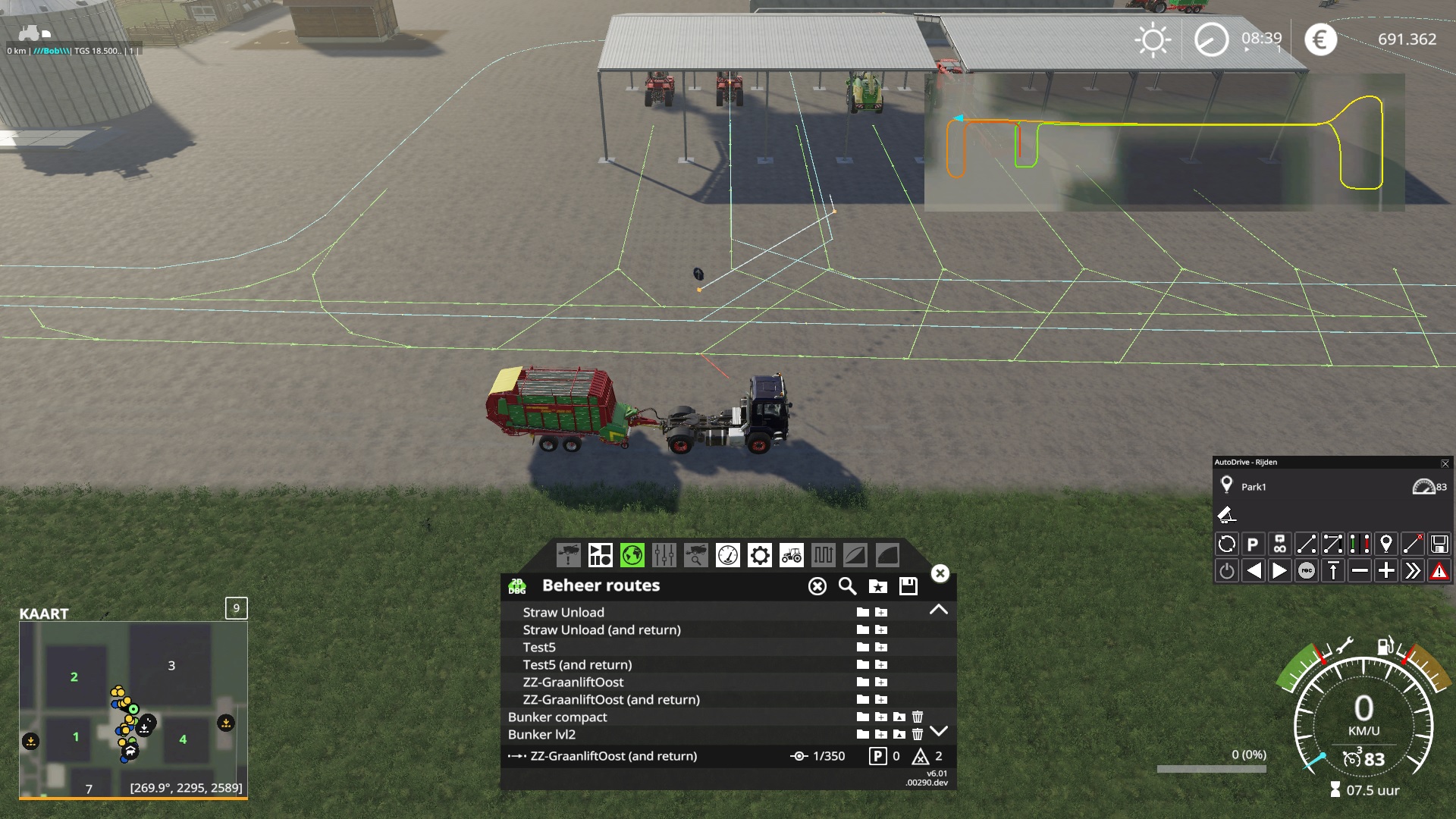
Task: Click the save disk icon in AutoDrive panel
Action: (x=1439, y=543)
